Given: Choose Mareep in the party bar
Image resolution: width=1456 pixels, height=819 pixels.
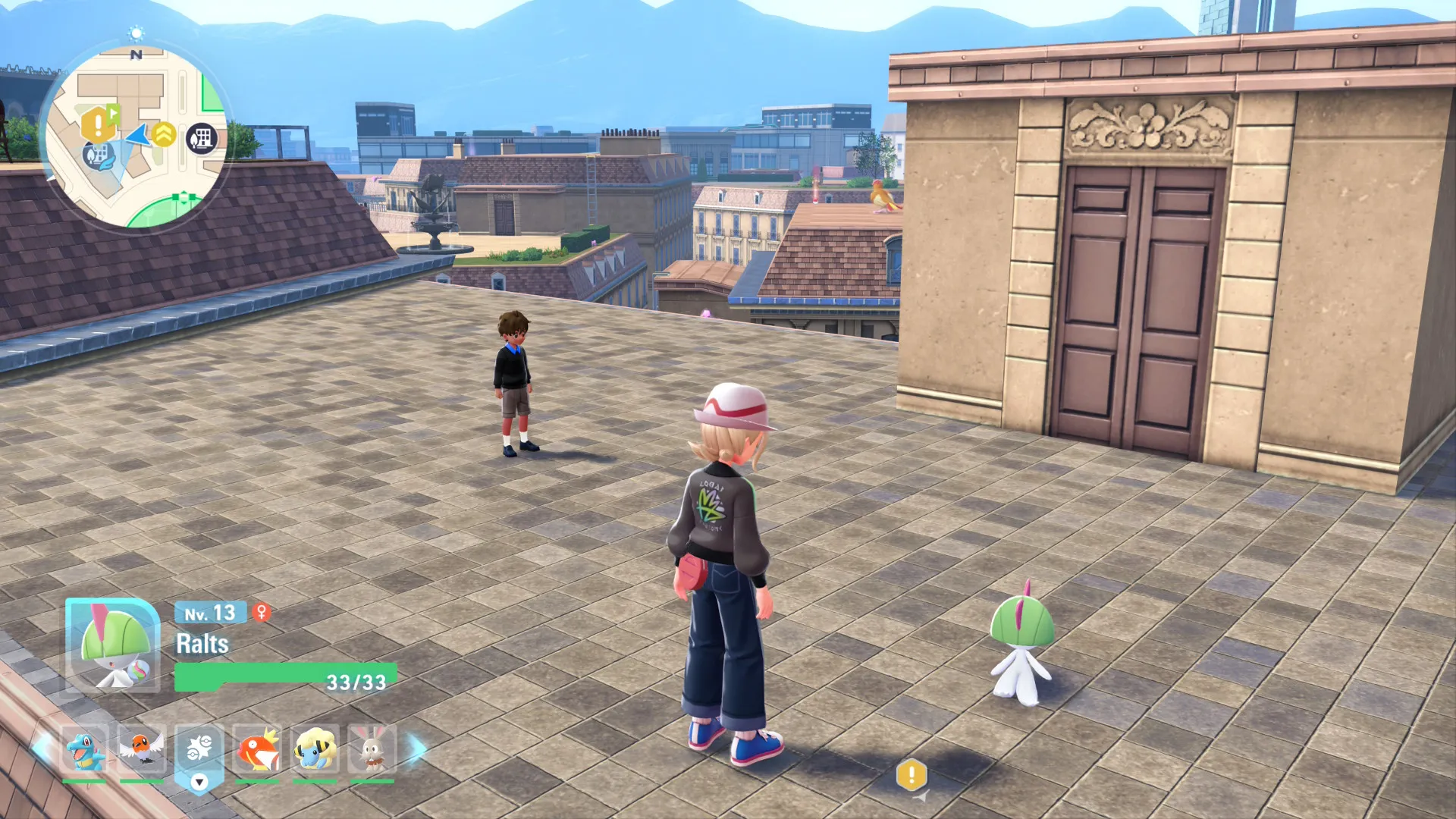Looking at the screenshot, I should coord(315,749).
